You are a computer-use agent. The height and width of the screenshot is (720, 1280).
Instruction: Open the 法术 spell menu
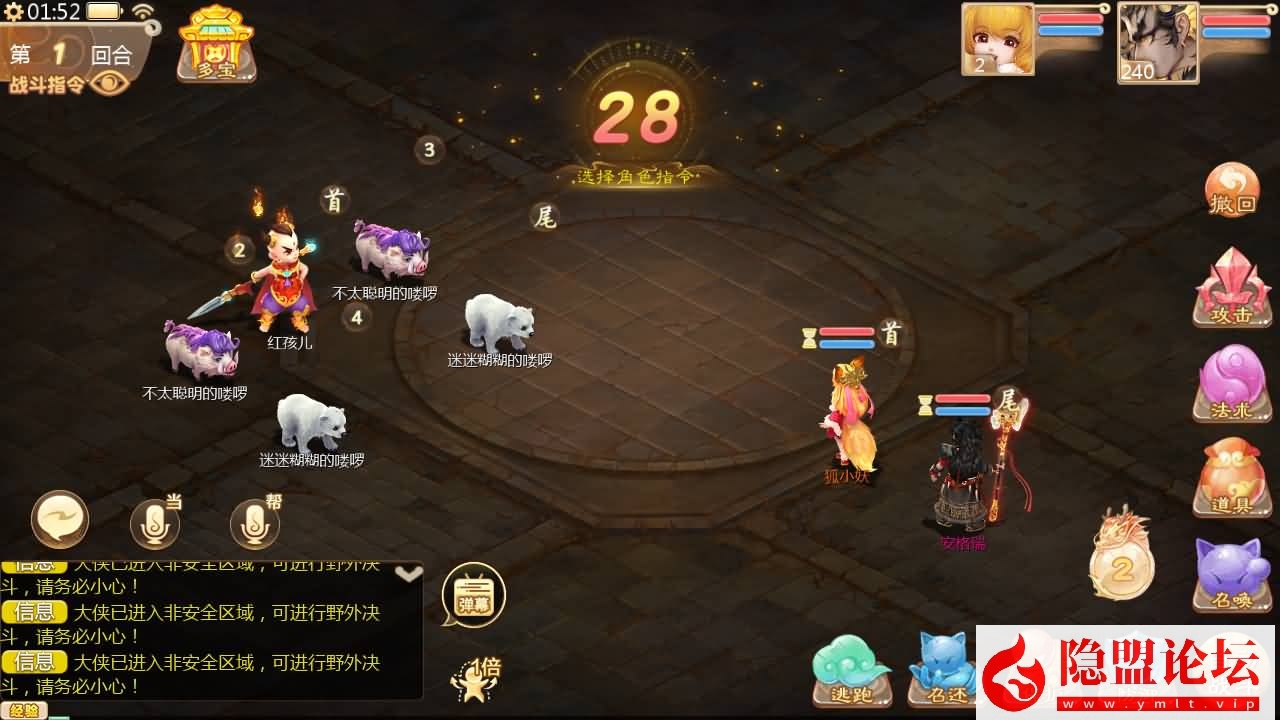[x=1232, y=384]
